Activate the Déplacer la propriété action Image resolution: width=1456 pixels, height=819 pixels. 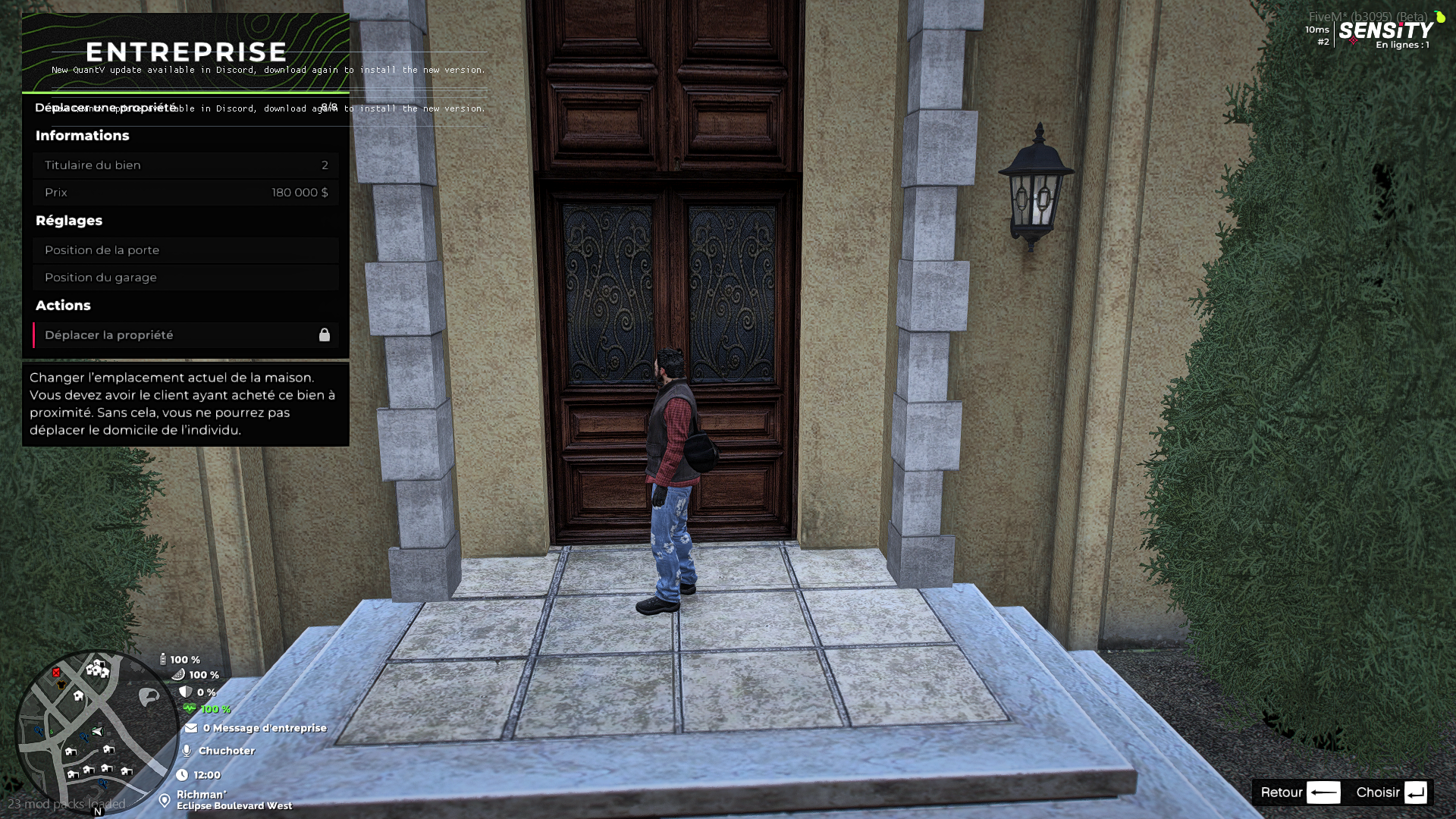186,335
